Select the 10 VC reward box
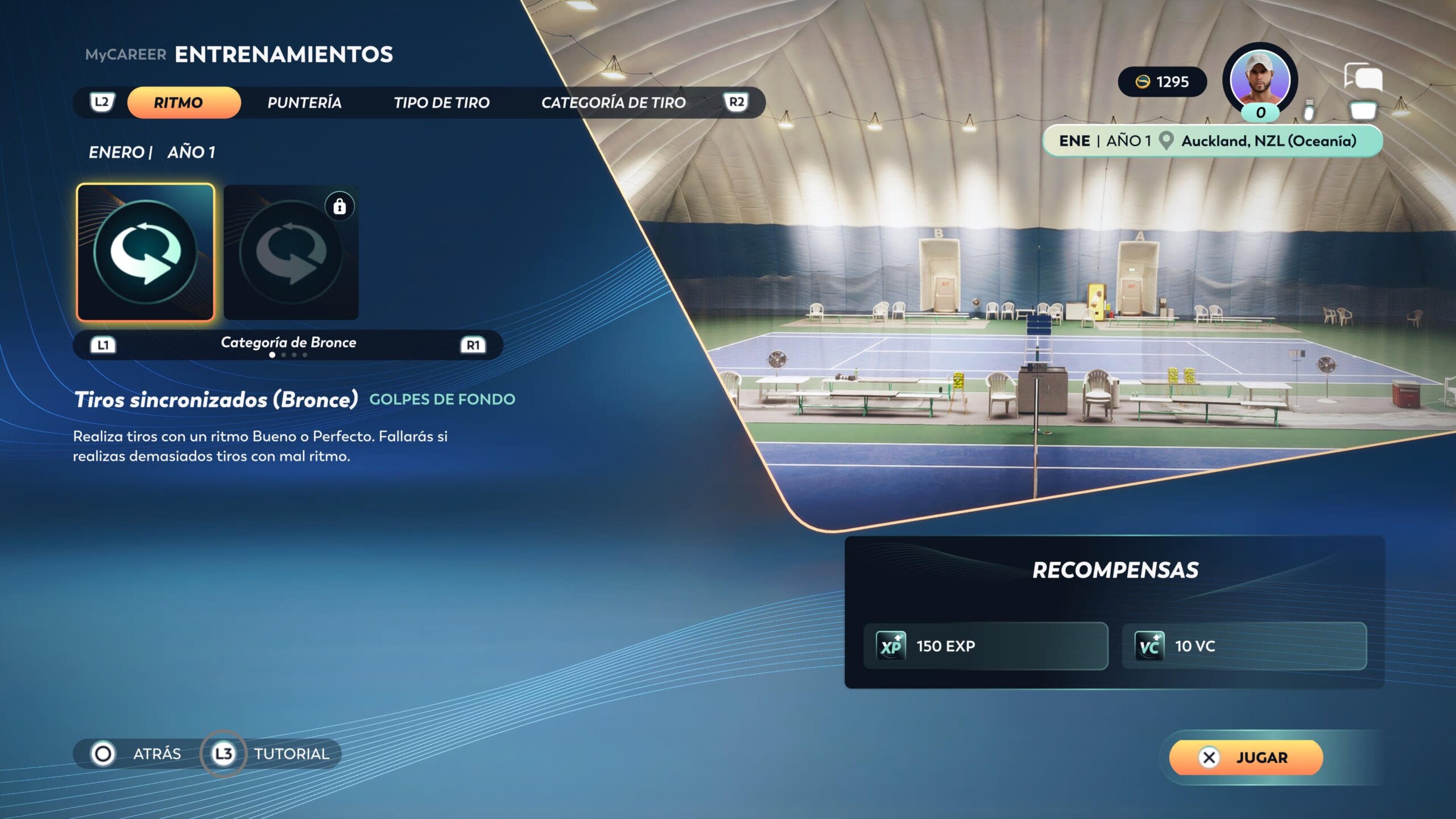 click(1244, 646)
